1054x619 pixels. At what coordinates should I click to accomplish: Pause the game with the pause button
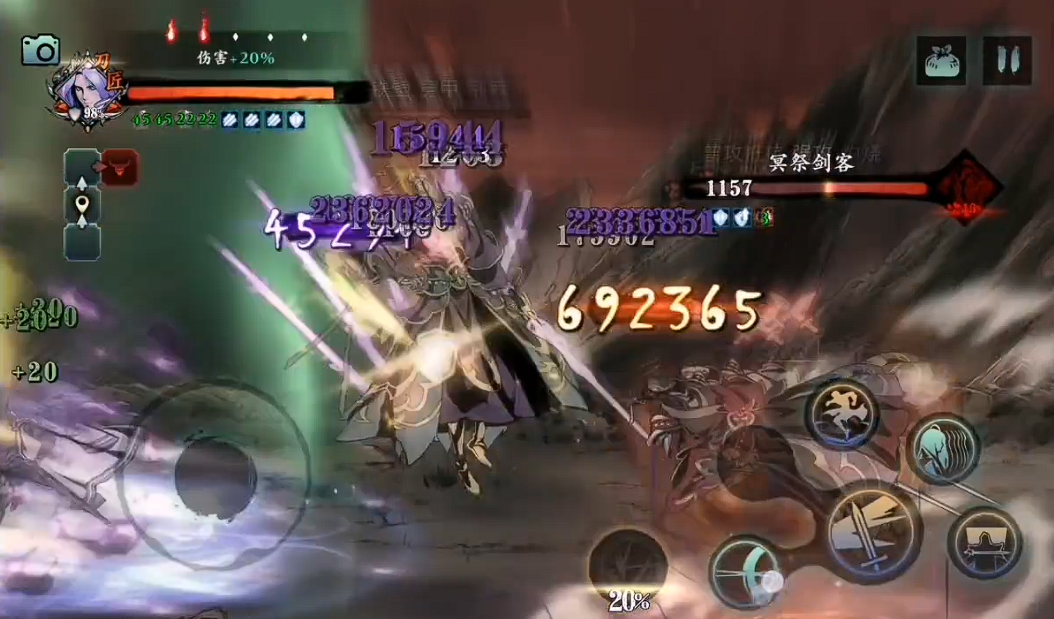point(1007,61)
